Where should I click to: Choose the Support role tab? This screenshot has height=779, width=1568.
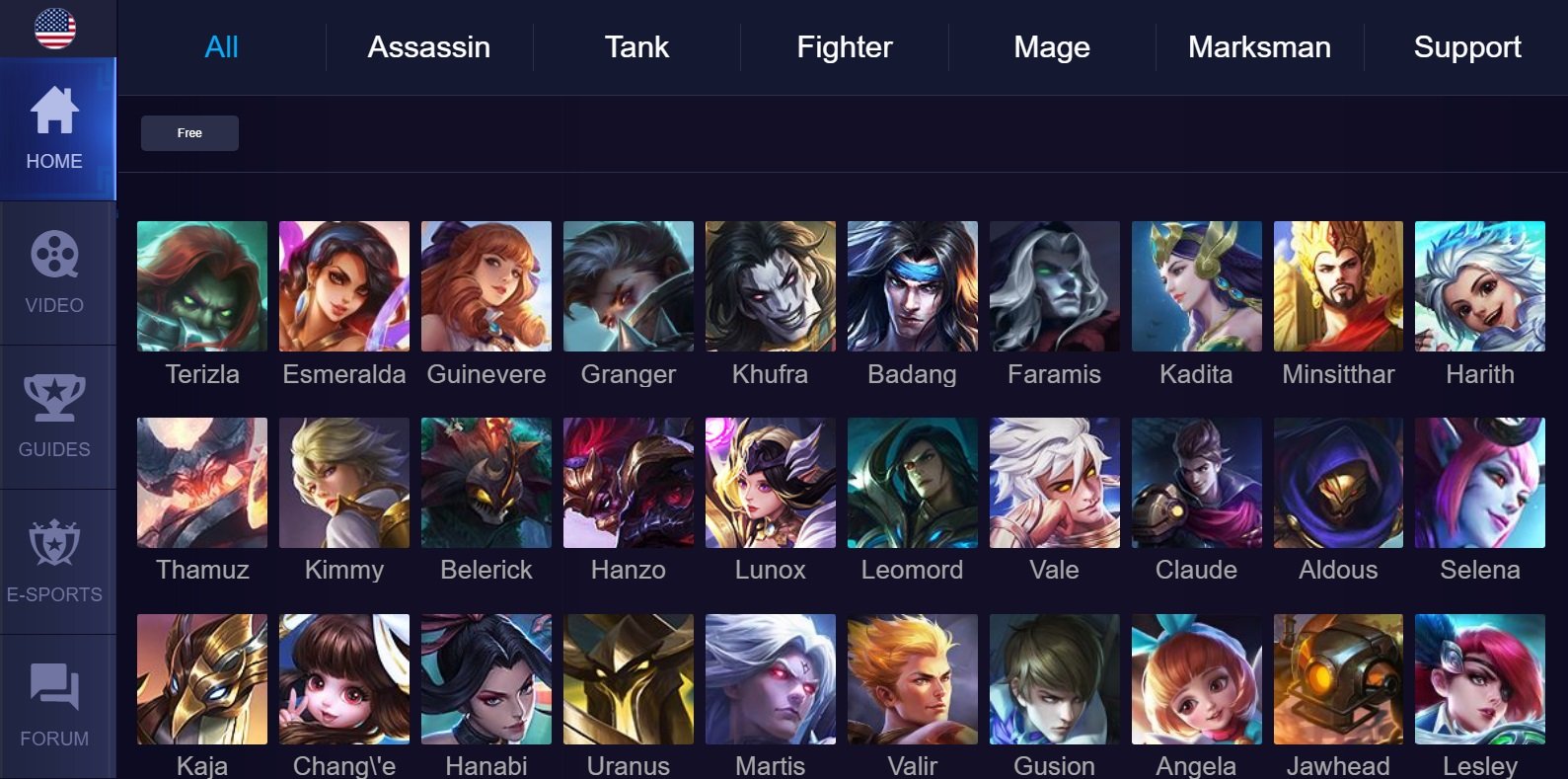(1466, 47)
